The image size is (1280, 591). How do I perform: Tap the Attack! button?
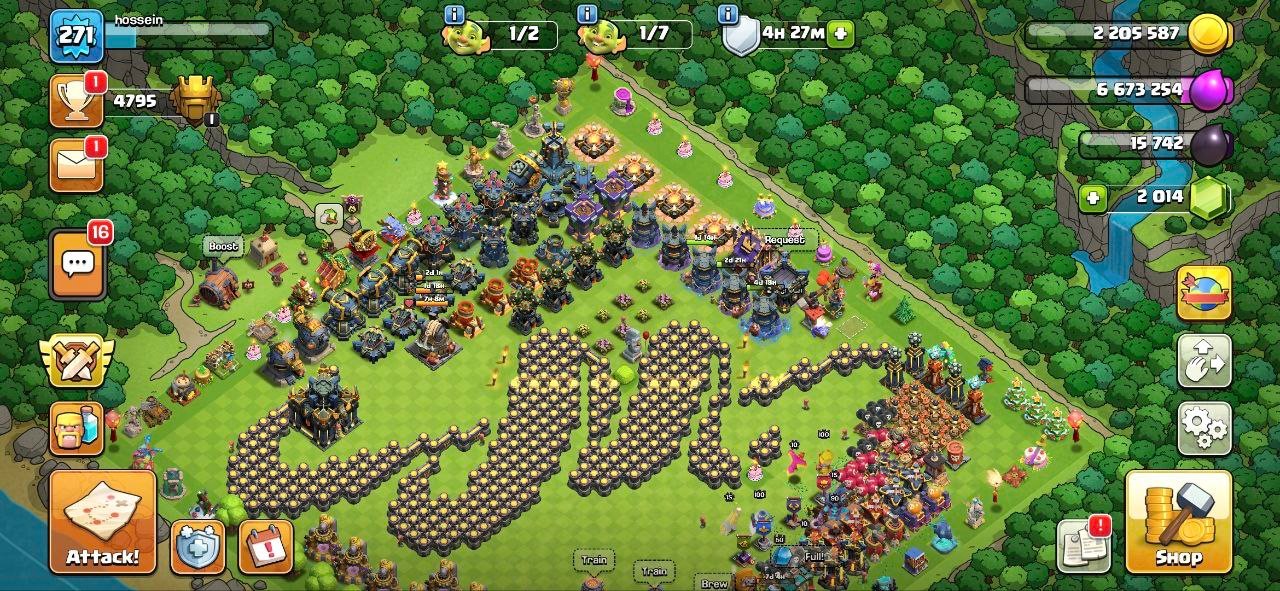point(103,521)
